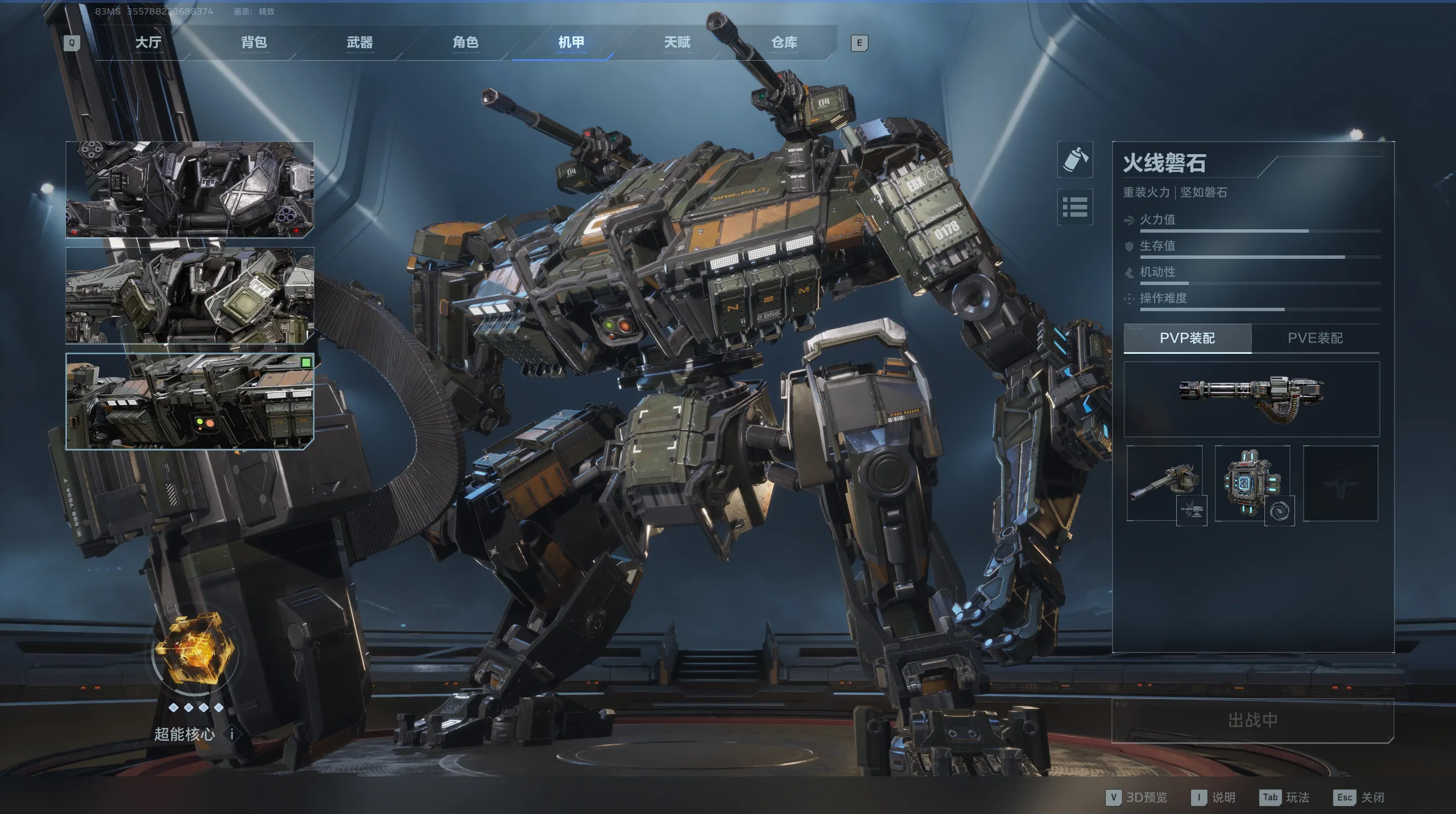This screenshot has height=814, width=1456.
Task: Switch to the 仓库 warehouse tab
Action: click(x=784, y=43)
